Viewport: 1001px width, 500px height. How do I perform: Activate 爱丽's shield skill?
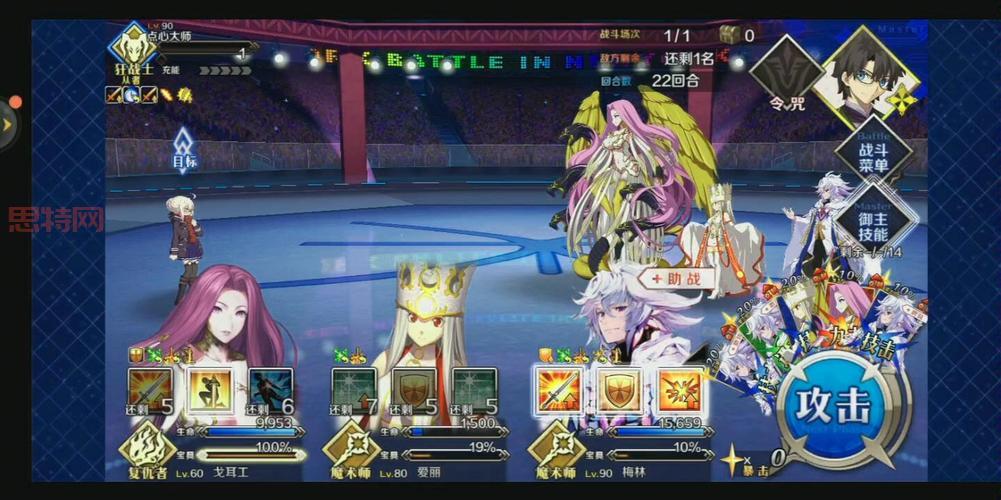tap(414, 391)
